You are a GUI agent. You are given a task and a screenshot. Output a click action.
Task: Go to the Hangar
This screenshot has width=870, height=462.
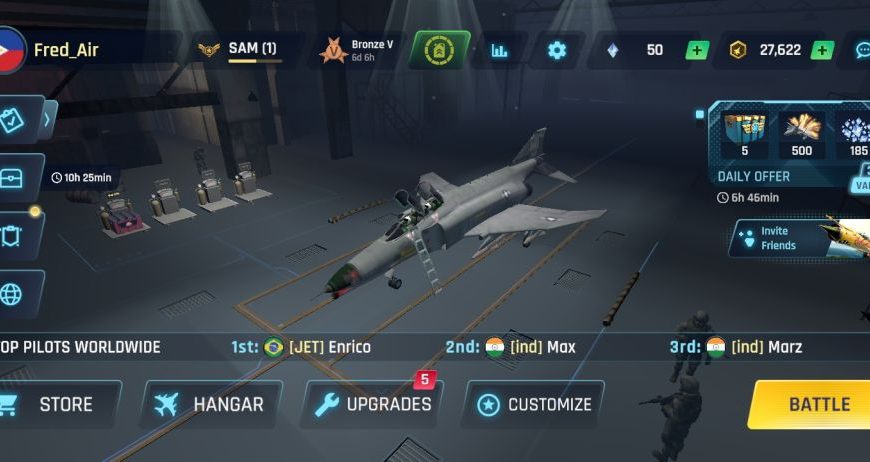210,405
